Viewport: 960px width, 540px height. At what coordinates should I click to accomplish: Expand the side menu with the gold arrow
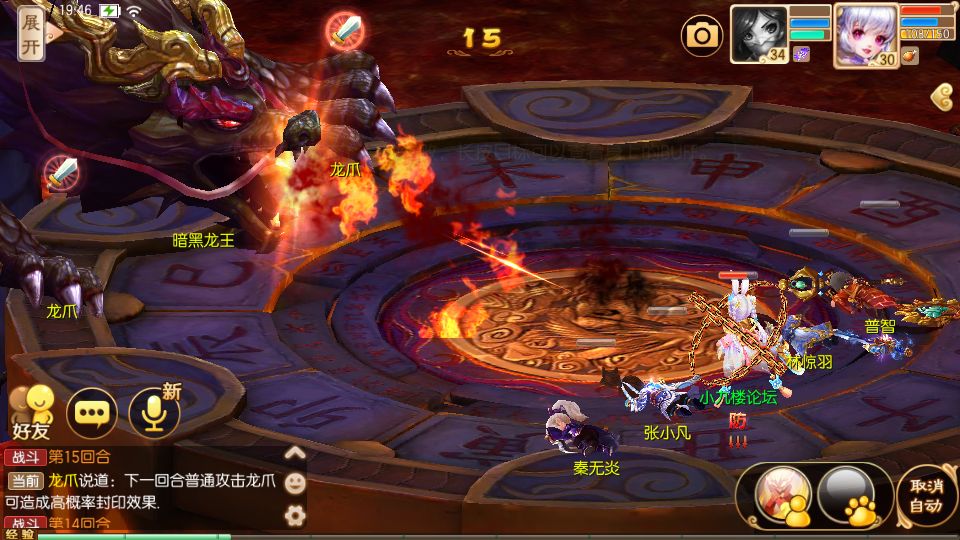pyautogui.click(x=942, y=96)
